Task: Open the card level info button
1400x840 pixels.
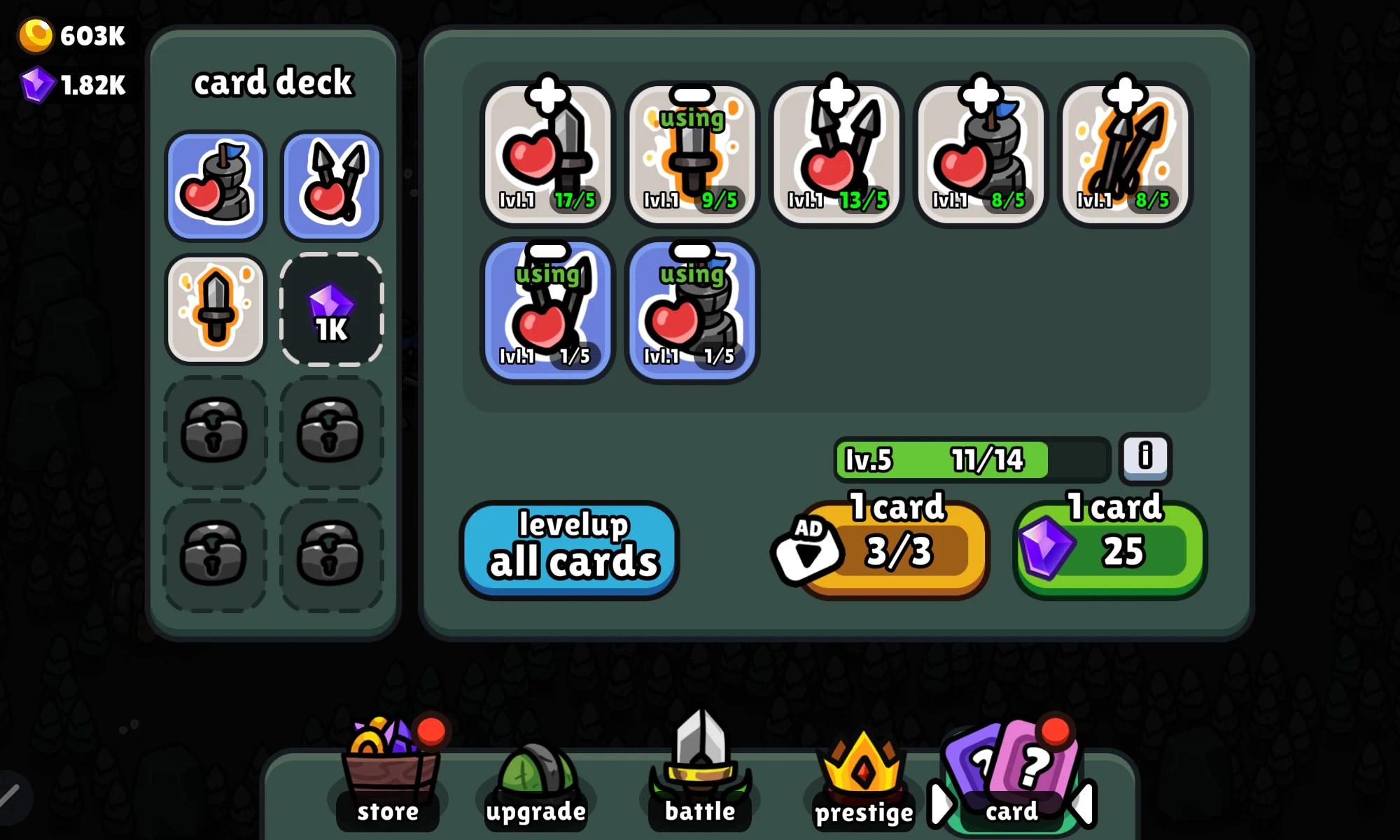Action: click(x=1144, y=457)
